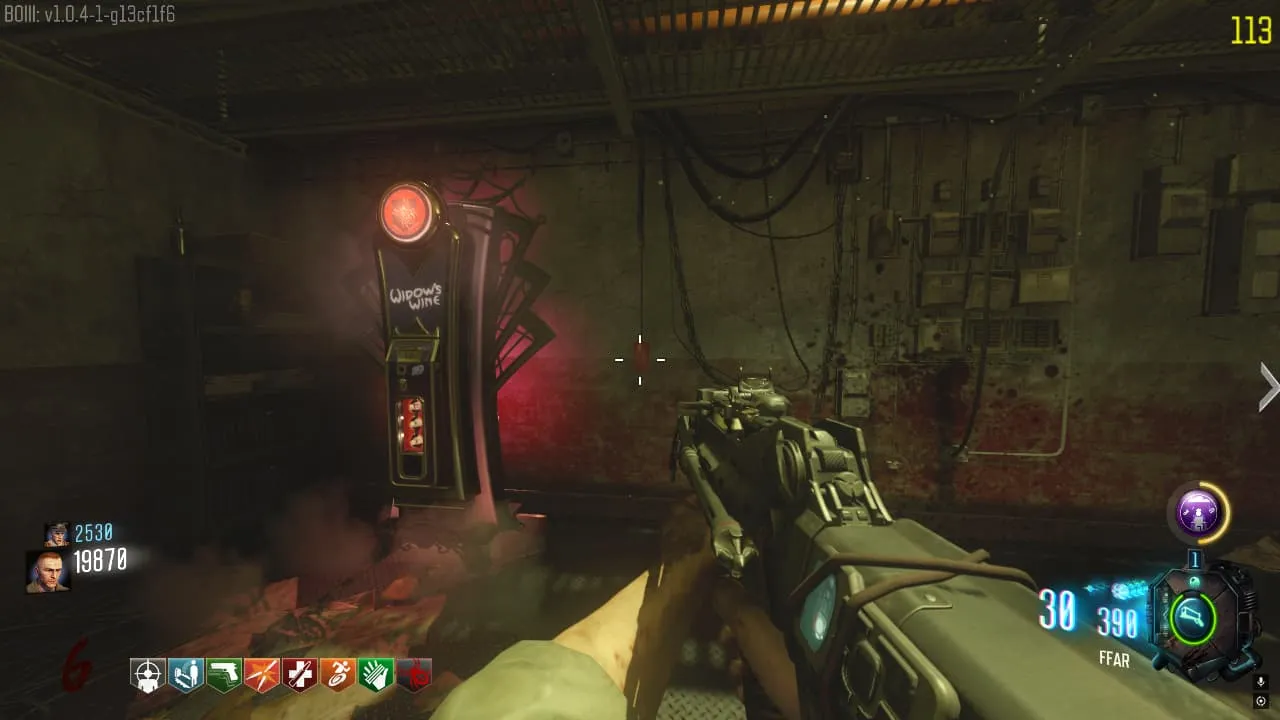The height and width of the screenshot is (720, 1280).
Task: Click your own character portrait
Action: [x=47, y=571]
